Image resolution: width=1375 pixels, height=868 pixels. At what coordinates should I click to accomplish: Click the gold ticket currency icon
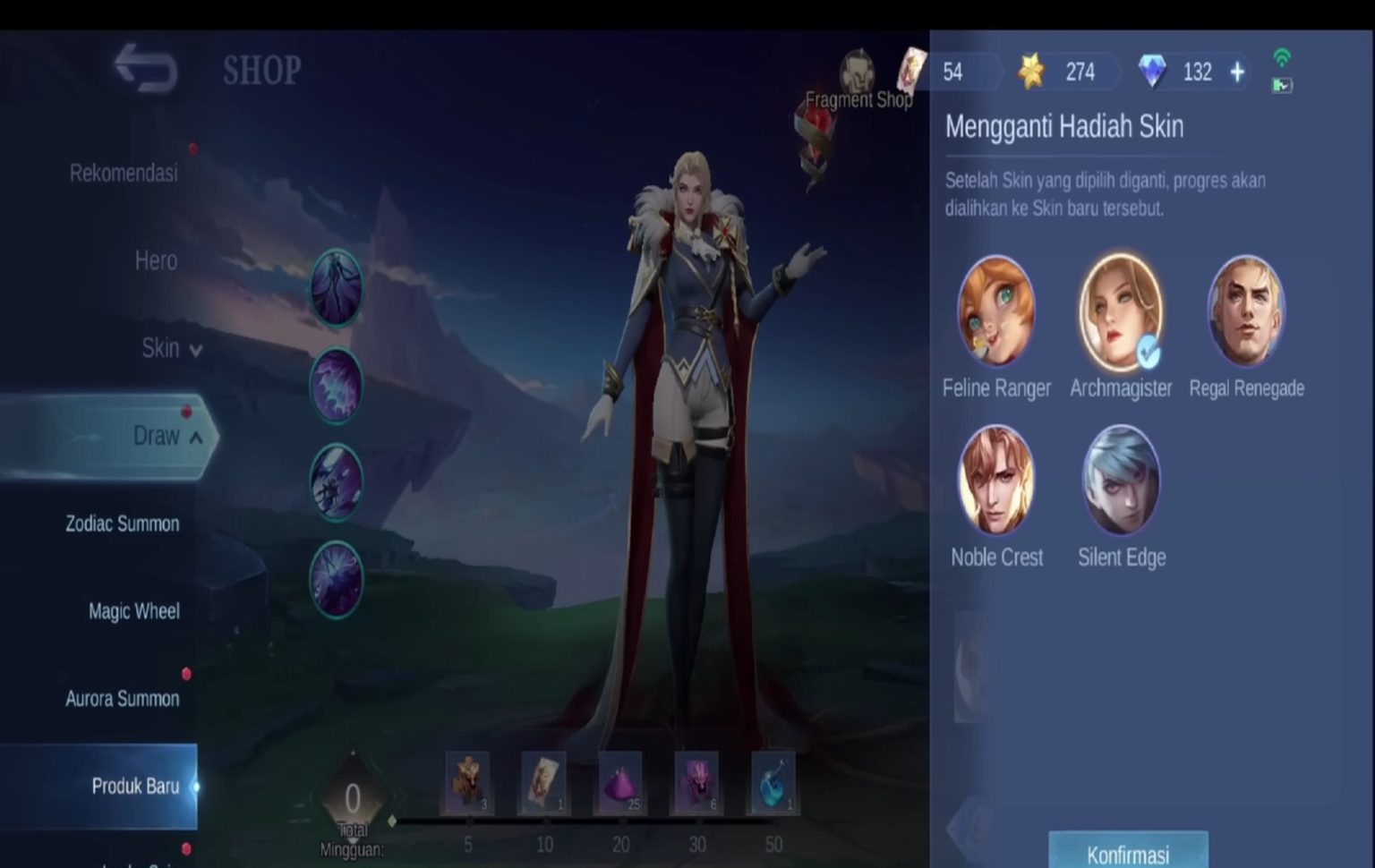coord(1034,72)
